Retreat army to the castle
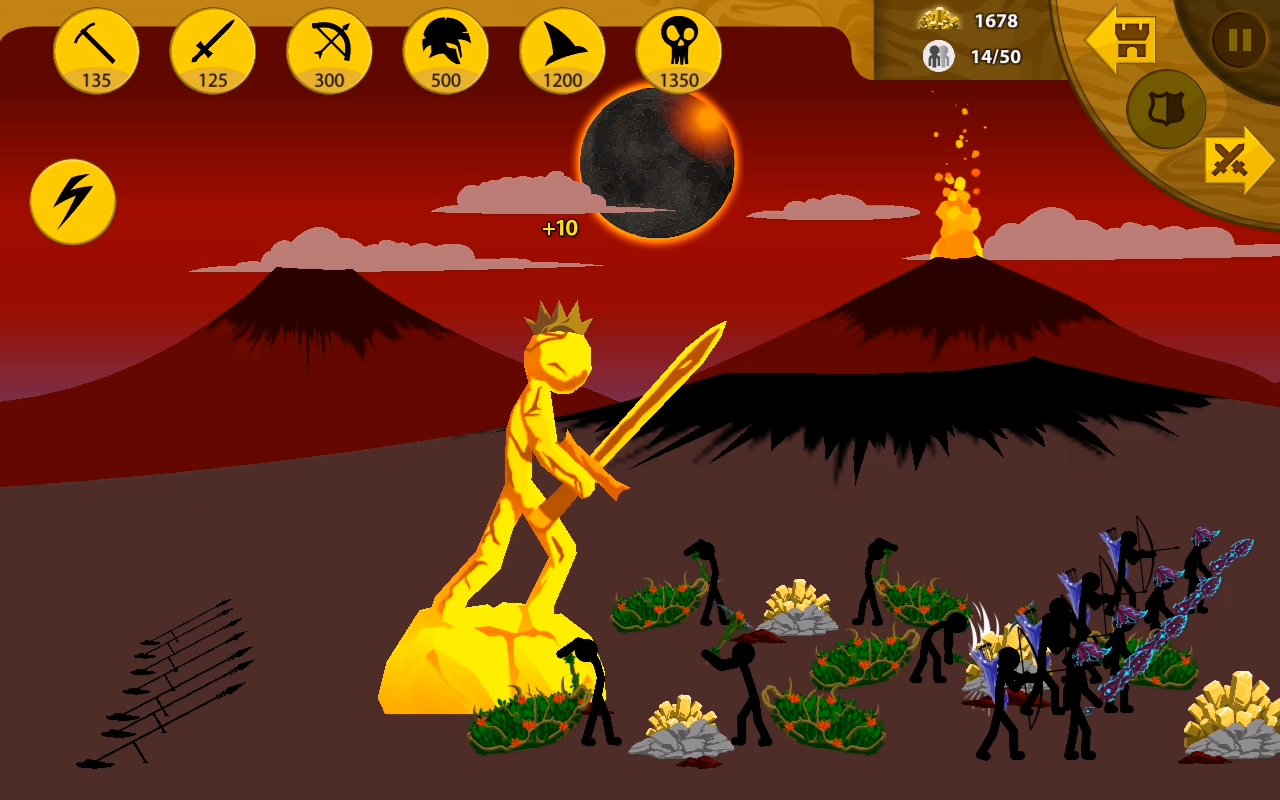1280x800 pixels. (1124, 40)
